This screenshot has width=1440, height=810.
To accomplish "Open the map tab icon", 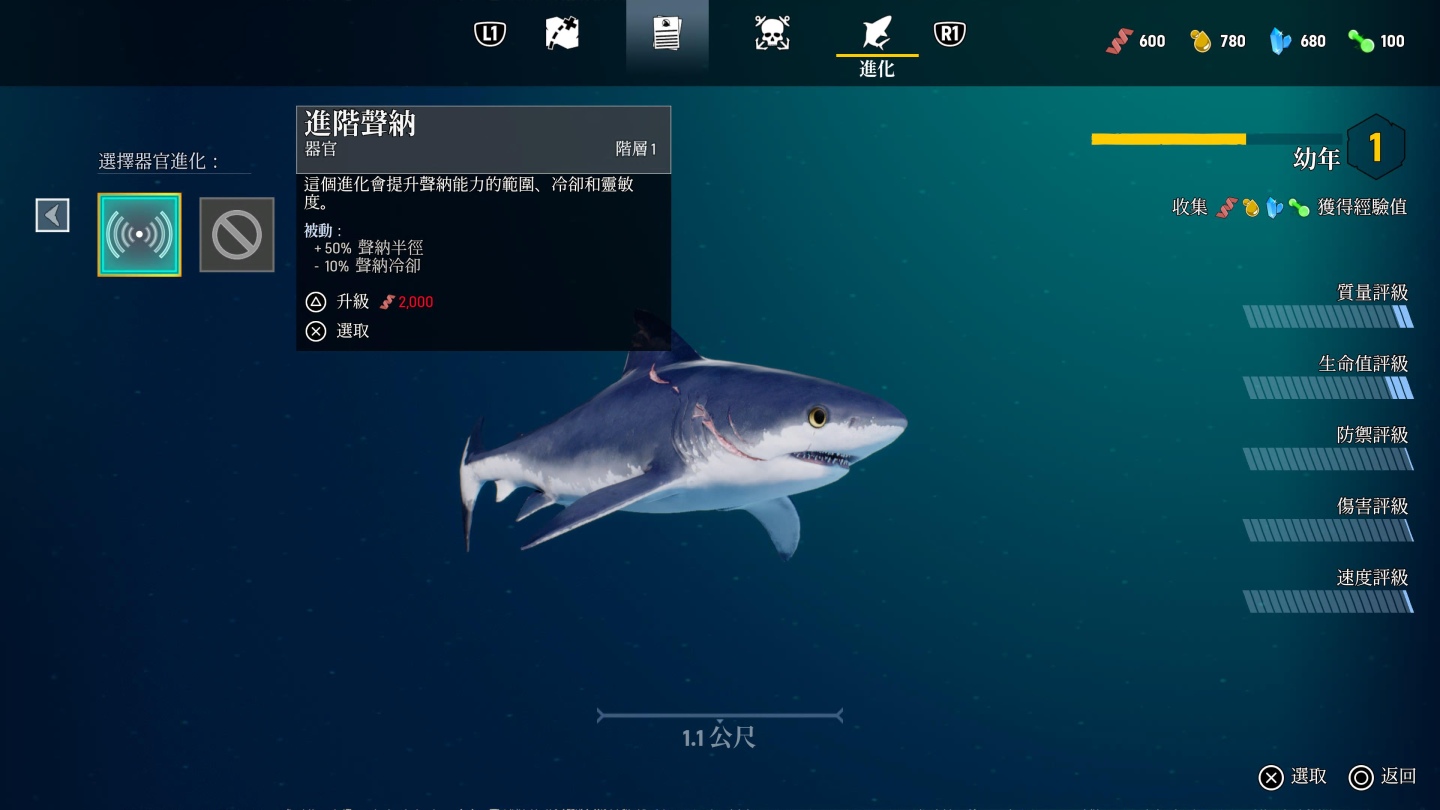I will 562,34.
